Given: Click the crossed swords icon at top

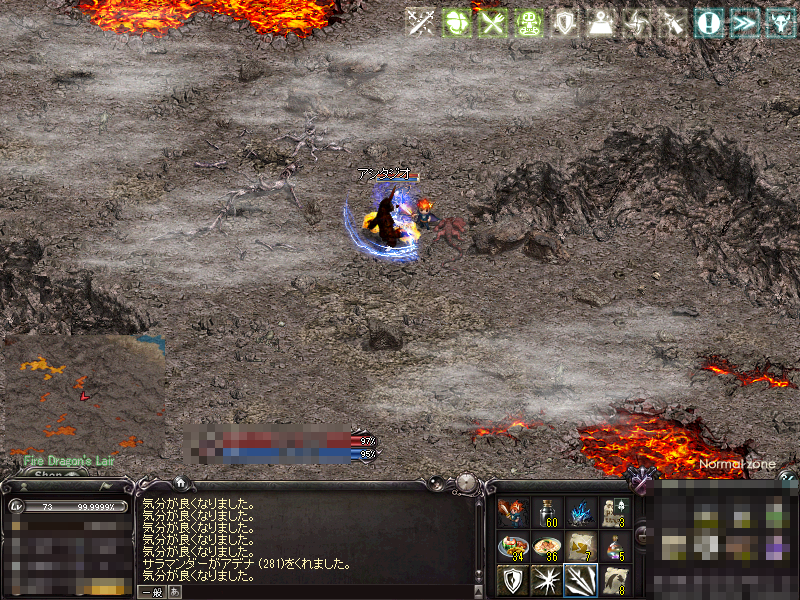Looking at the screenshot, I should (422, 23).
